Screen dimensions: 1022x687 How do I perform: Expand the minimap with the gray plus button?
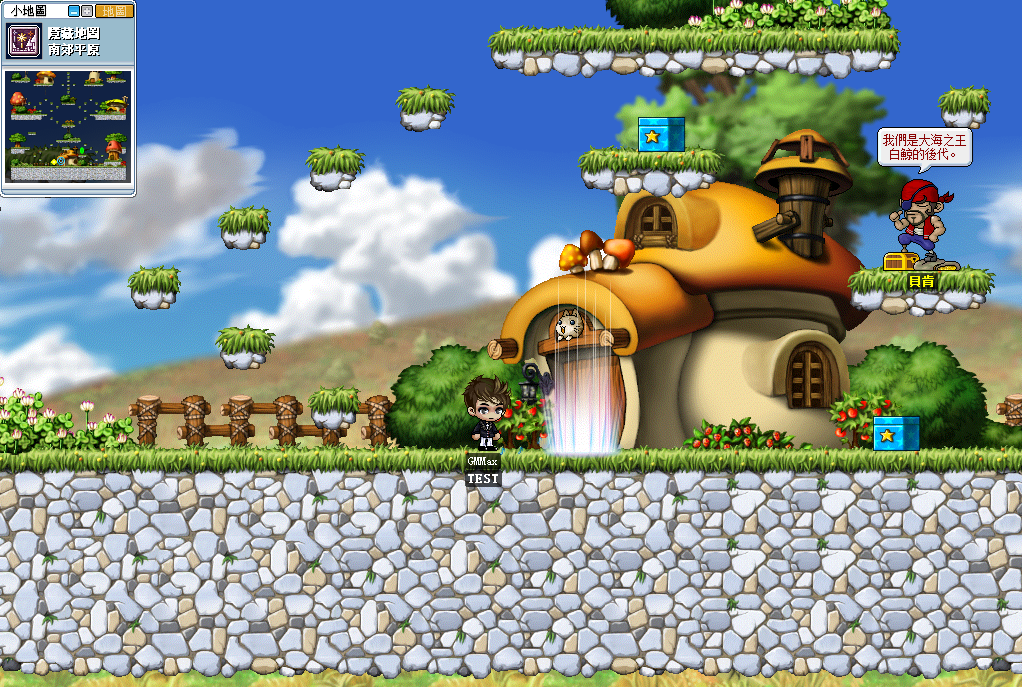(x=87, y=11)
